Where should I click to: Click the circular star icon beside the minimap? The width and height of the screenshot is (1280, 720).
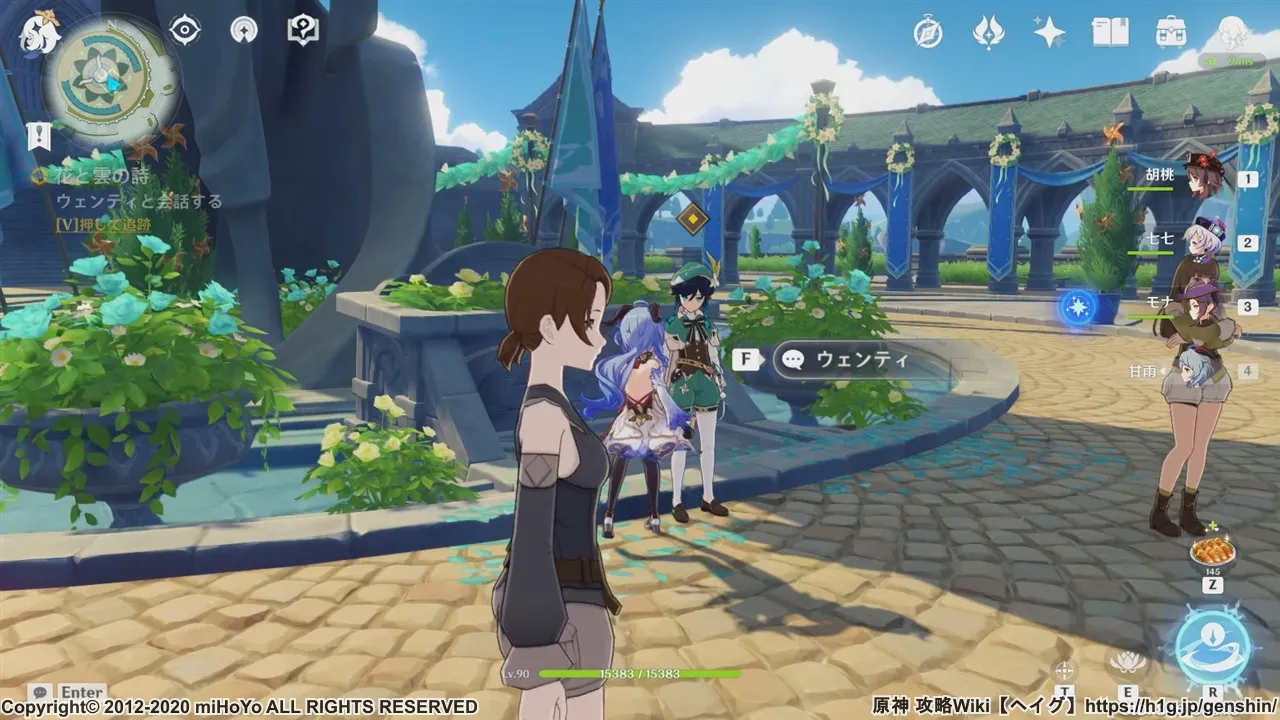click(243, 31)
